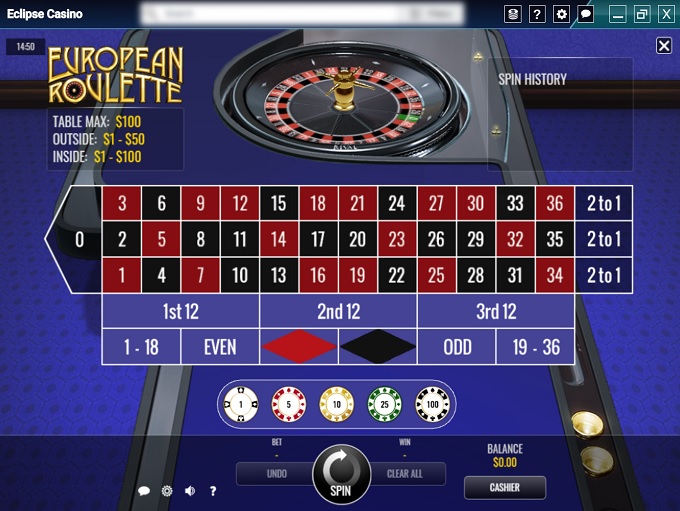Screen dimensions: 680x511
Task: Bet on the black diamond
Action: (377, 346)
